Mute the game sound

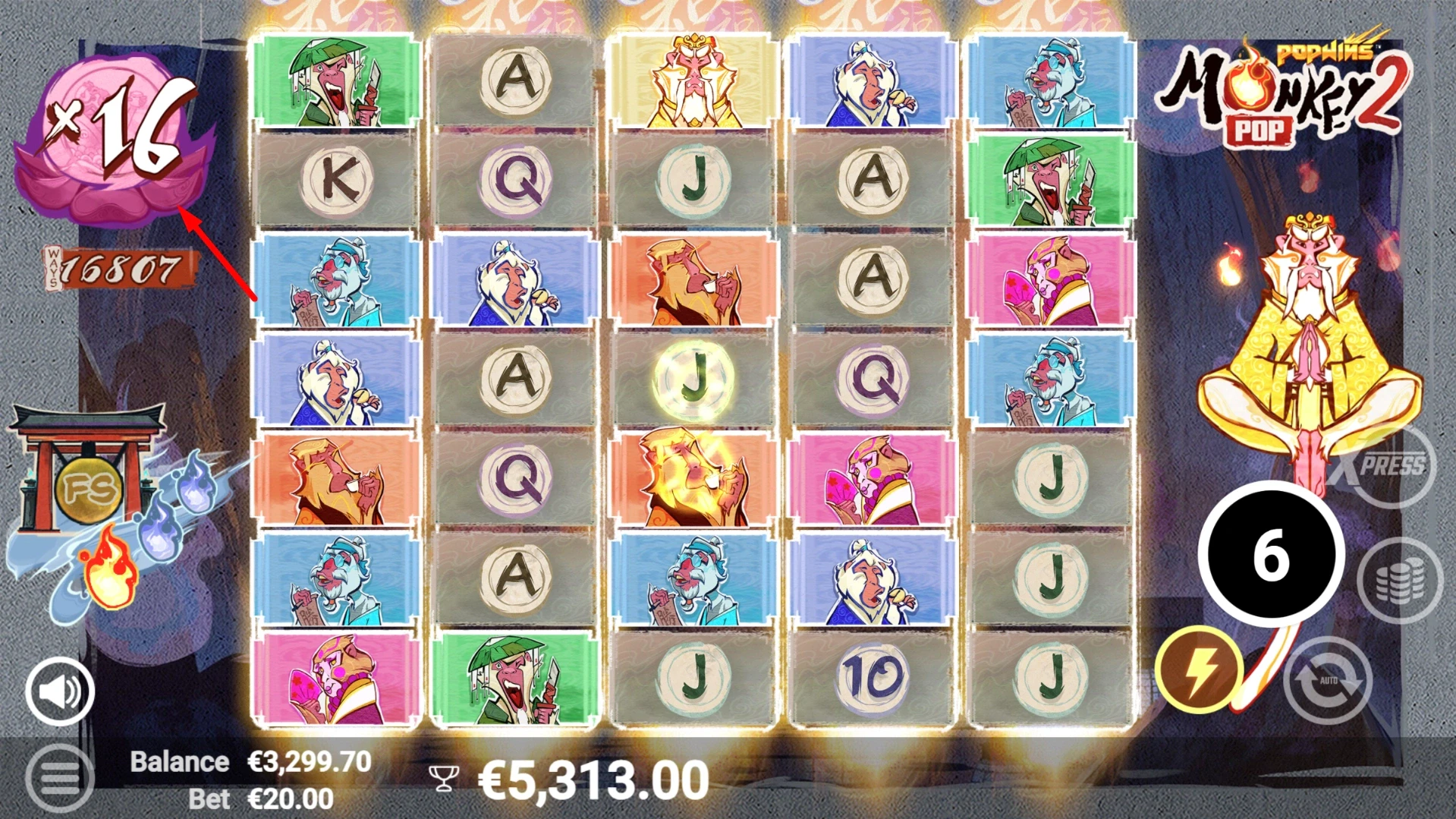59,691
